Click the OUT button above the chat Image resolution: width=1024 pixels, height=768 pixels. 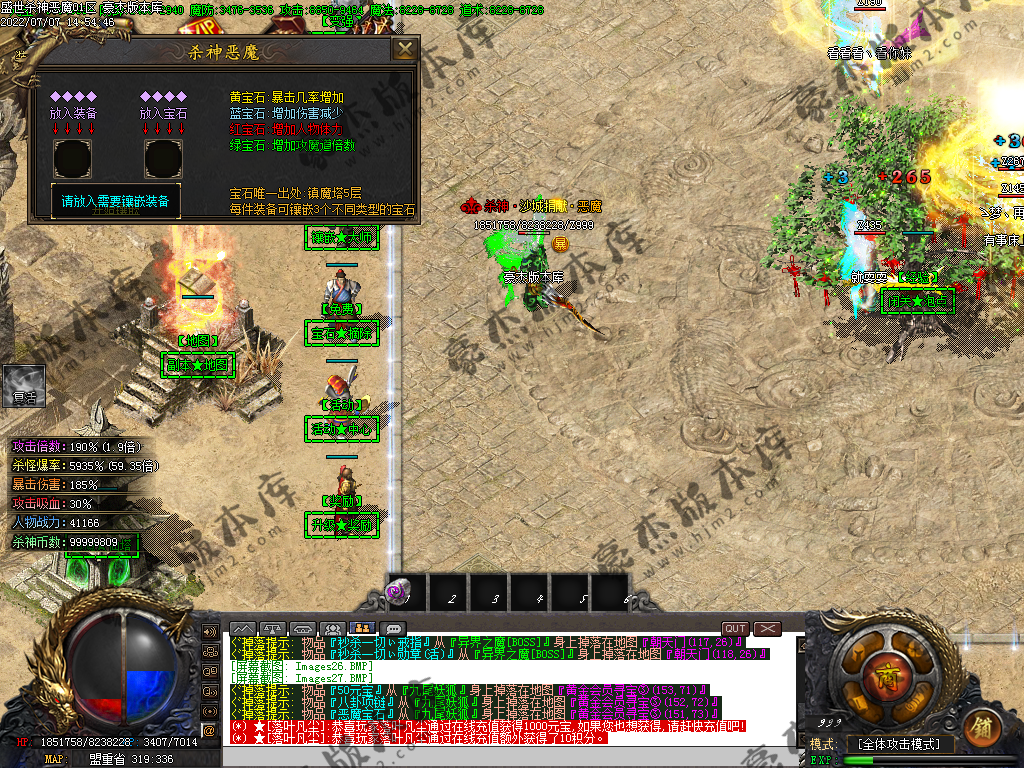[x=736, y=629]
